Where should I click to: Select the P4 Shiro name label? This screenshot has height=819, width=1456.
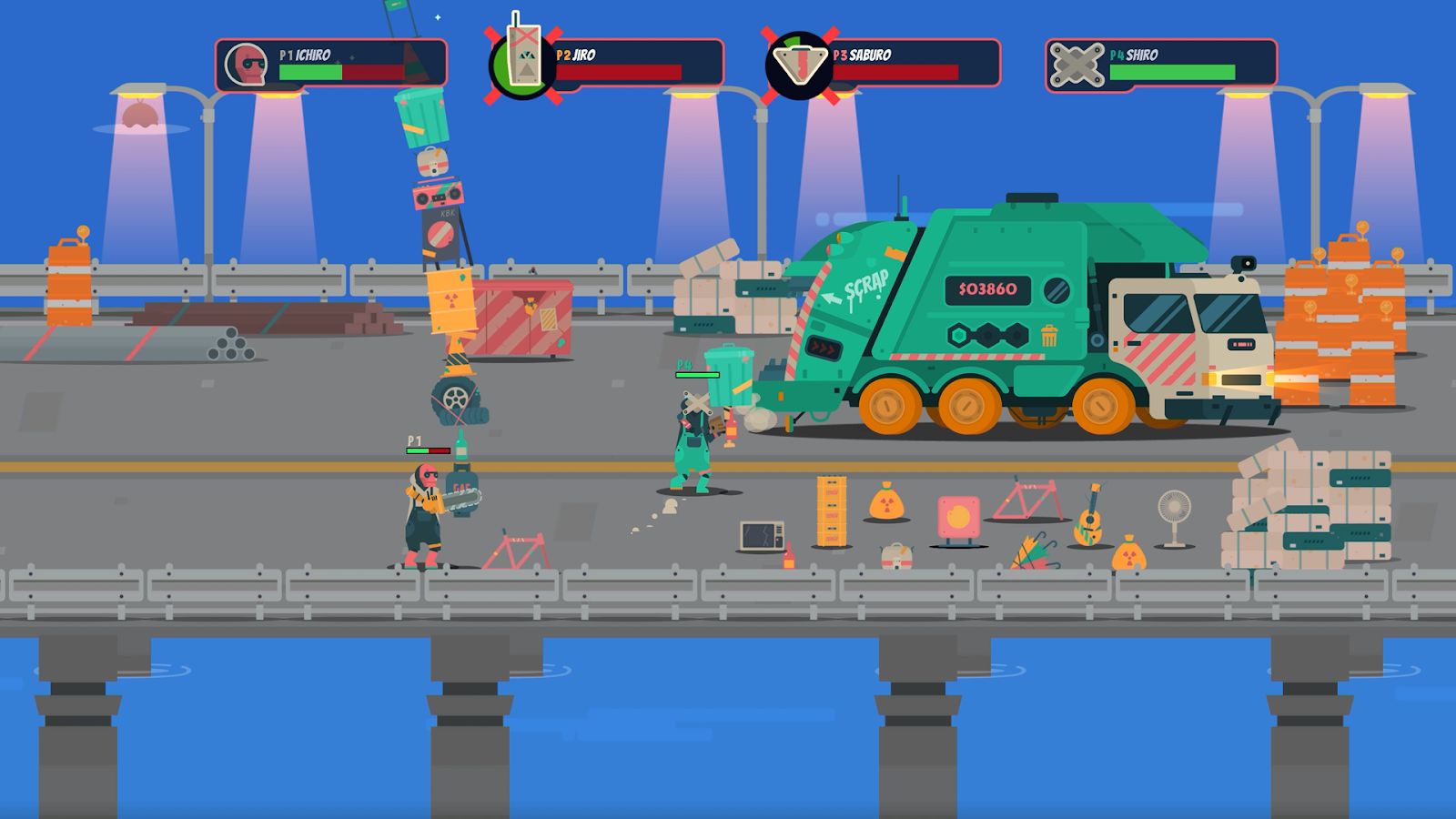[1135, 56]
